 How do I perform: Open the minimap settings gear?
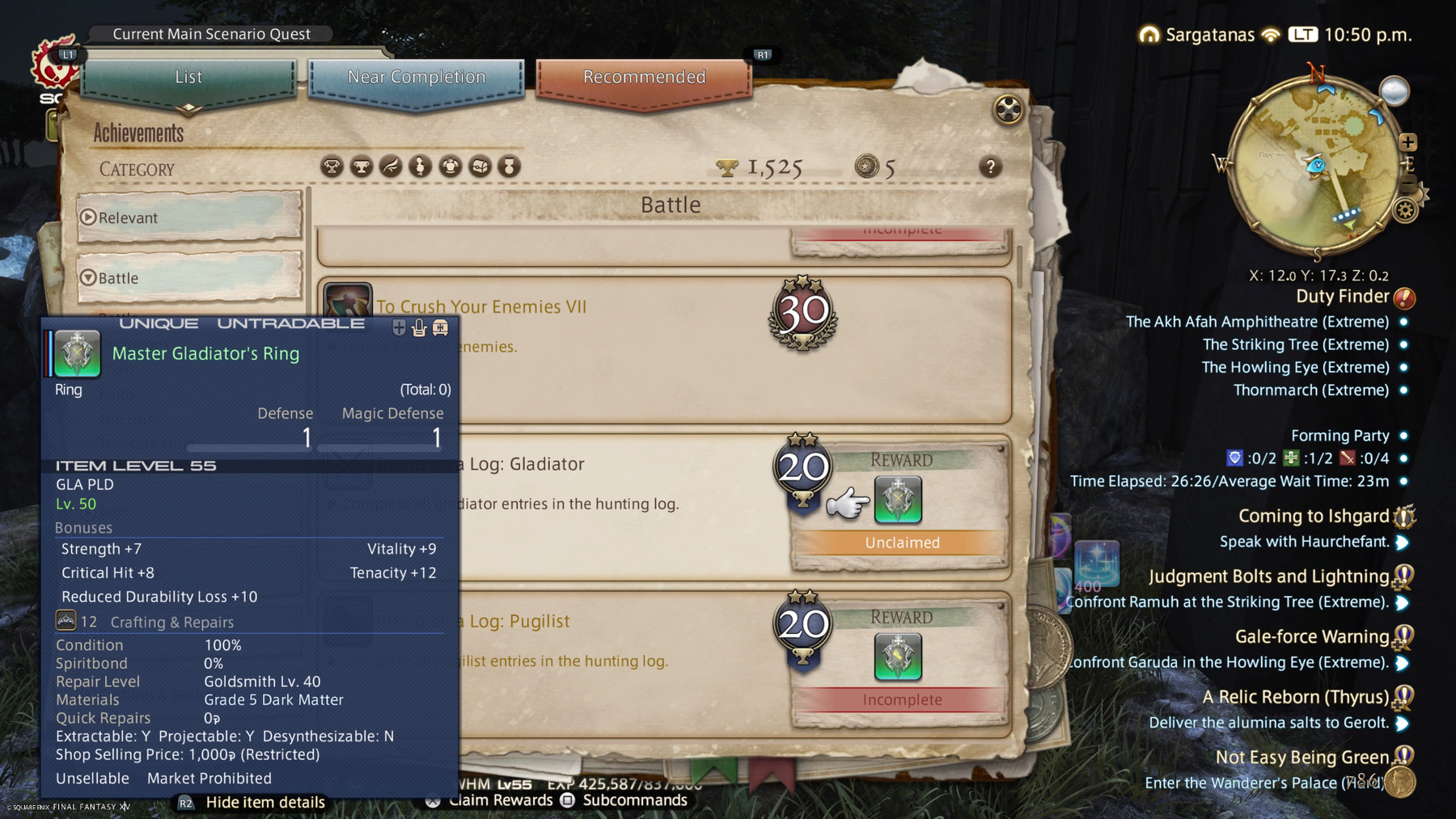[x=1406, y=211]
